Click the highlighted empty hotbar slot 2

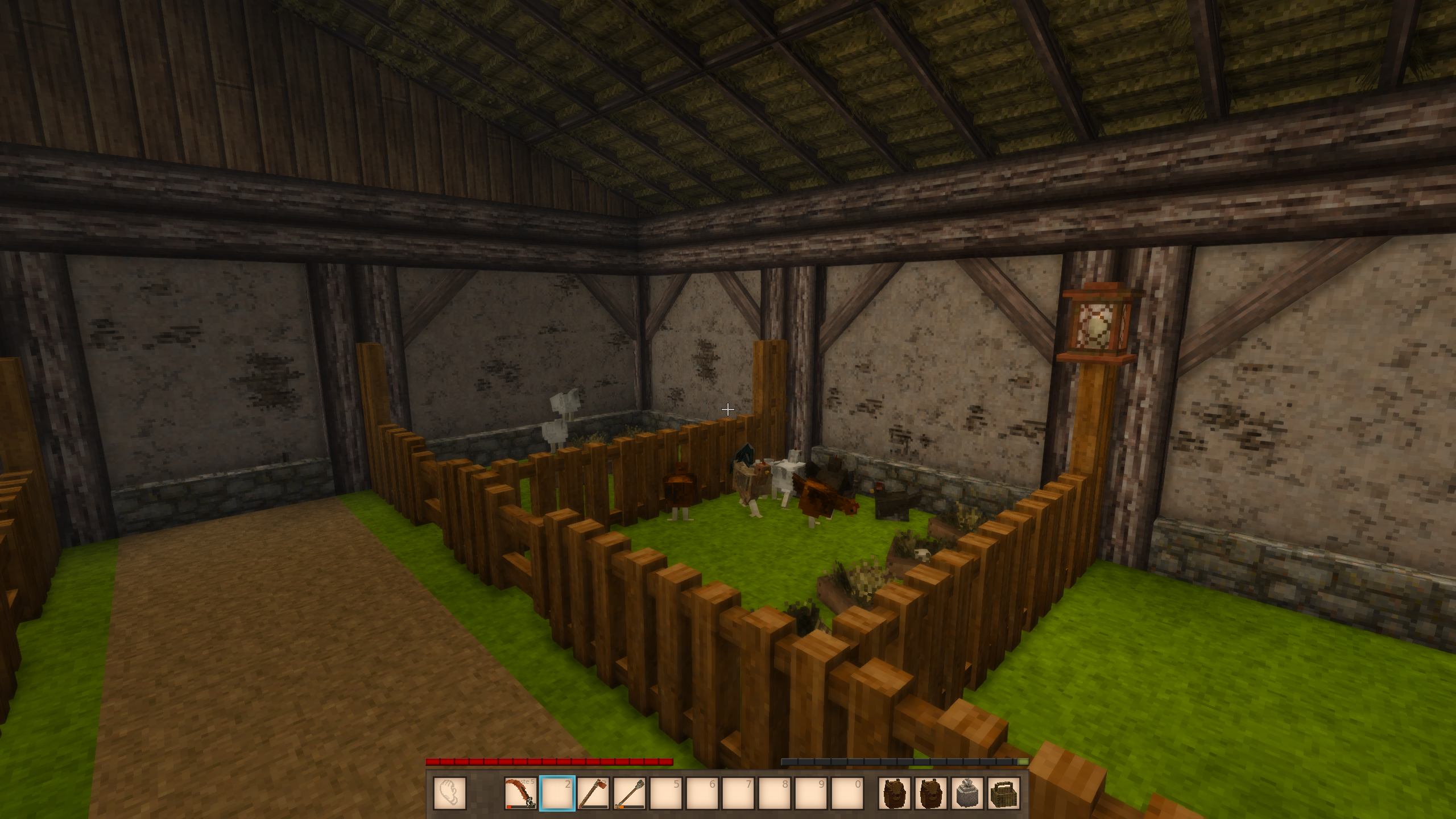557,793
